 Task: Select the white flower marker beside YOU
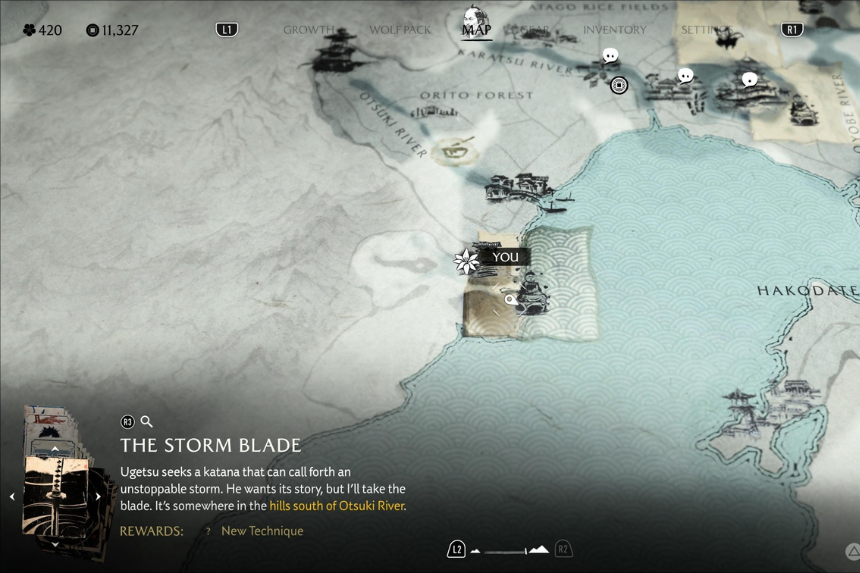point(466,262)
